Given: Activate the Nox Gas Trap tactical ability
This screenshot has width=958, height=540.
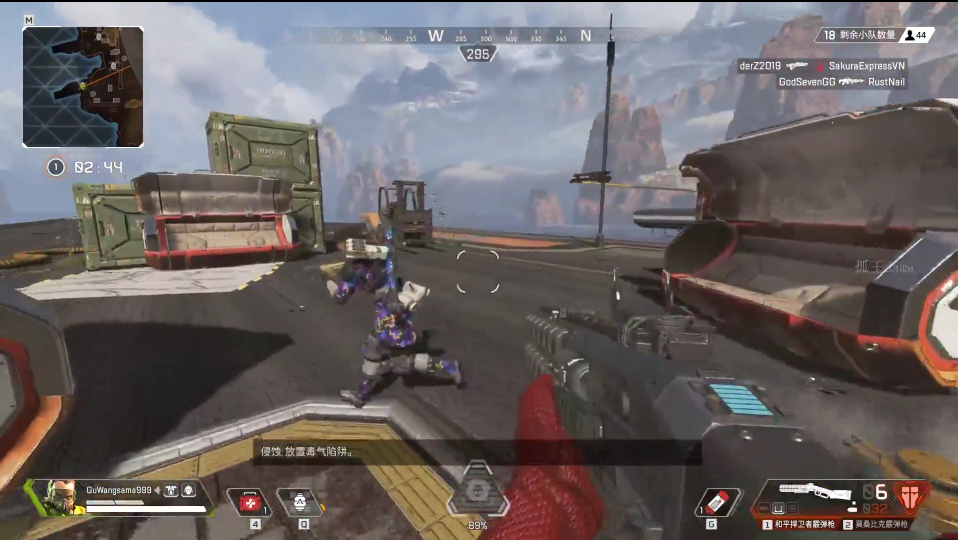Looking at the screenshot, I should [297, 501].
